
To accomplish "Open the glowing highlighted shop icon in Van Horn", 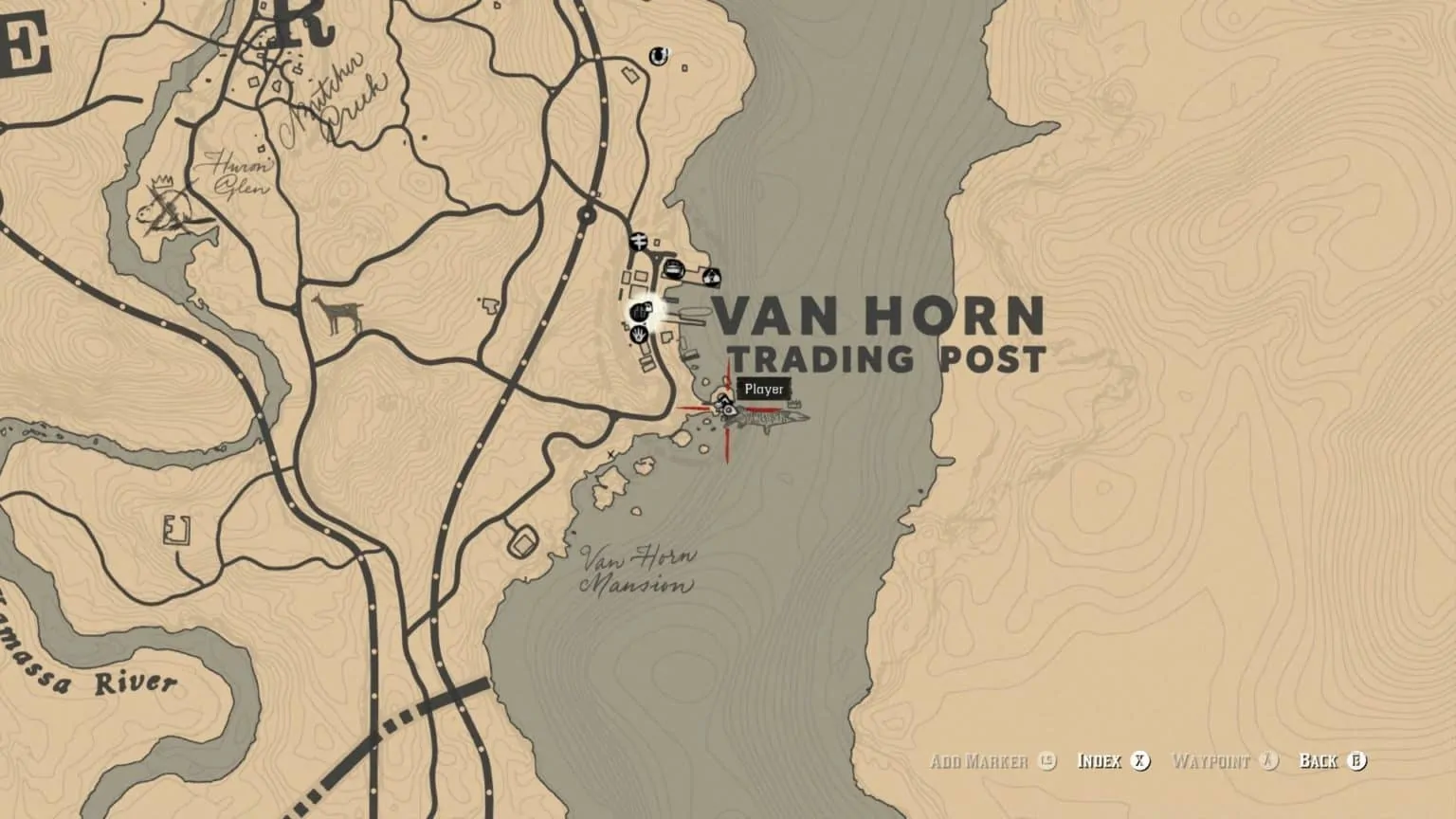I will click(641, 313).
